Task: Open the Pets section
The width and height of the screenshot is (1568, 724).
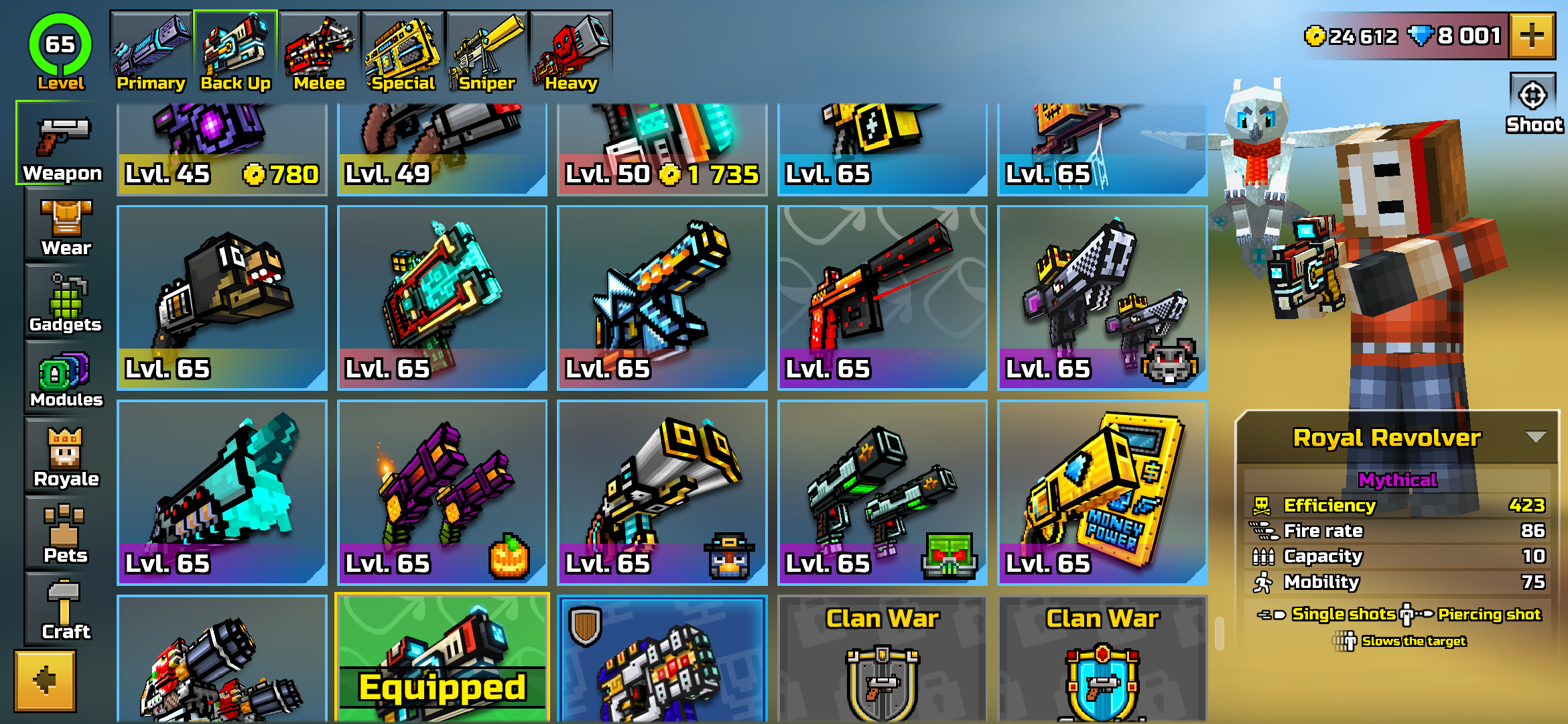Action: (64, 533)
